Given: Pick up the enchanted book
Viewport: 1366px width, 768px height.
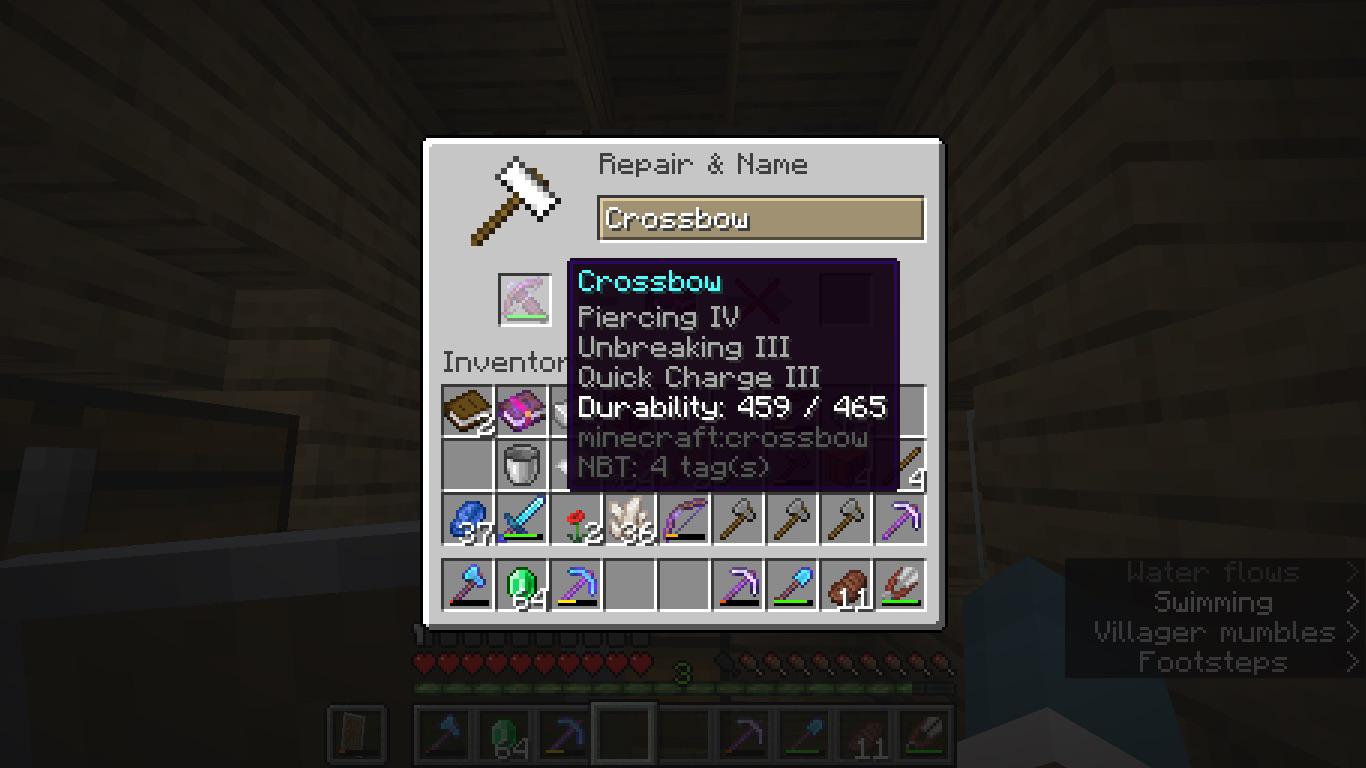Looking at the screenshot, I should tap(522, 410).
